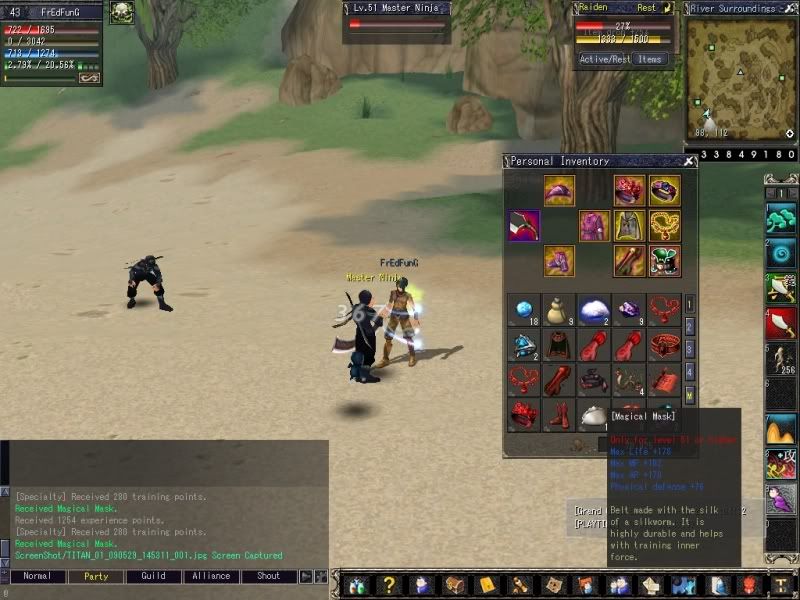Activate the green cloud skill in quickslot 1

pos(781,218)
